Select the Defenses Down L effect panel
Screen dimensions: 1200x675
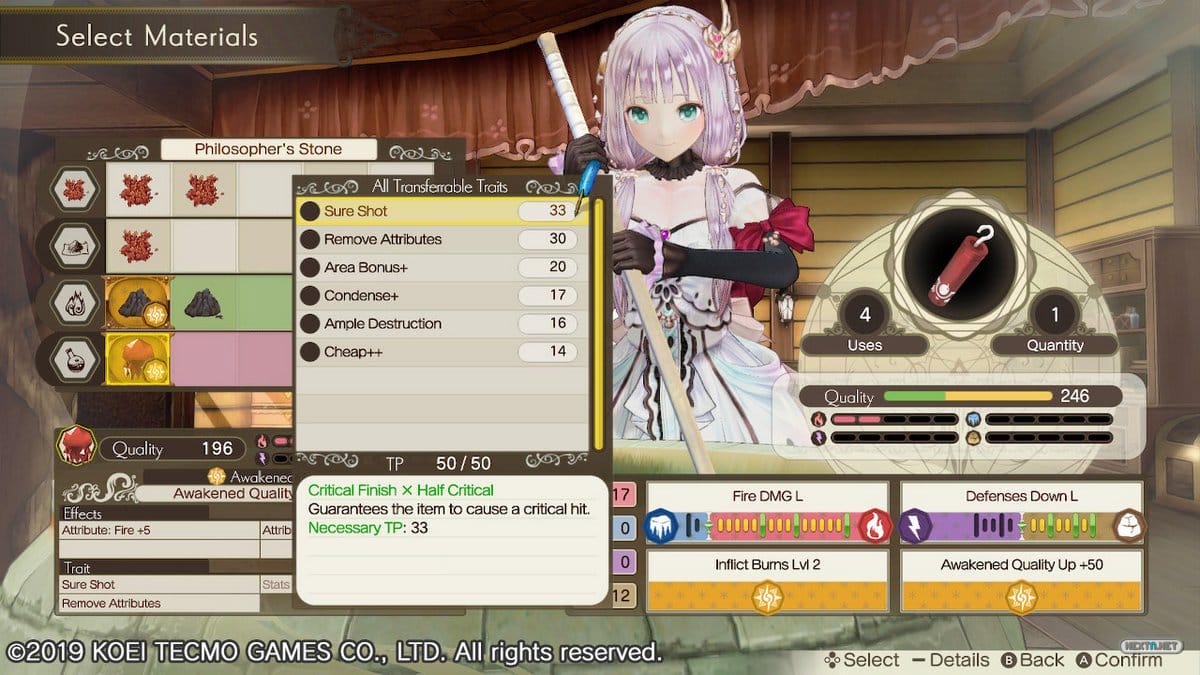[x=1022, y=513]
